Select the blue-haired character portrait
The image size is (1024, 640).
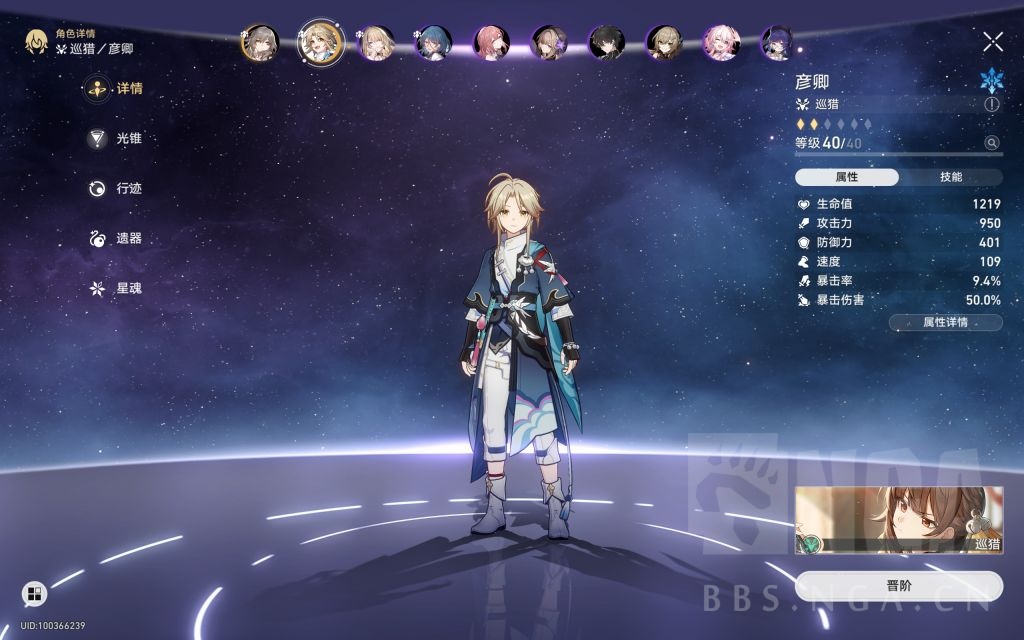[433, 42]
